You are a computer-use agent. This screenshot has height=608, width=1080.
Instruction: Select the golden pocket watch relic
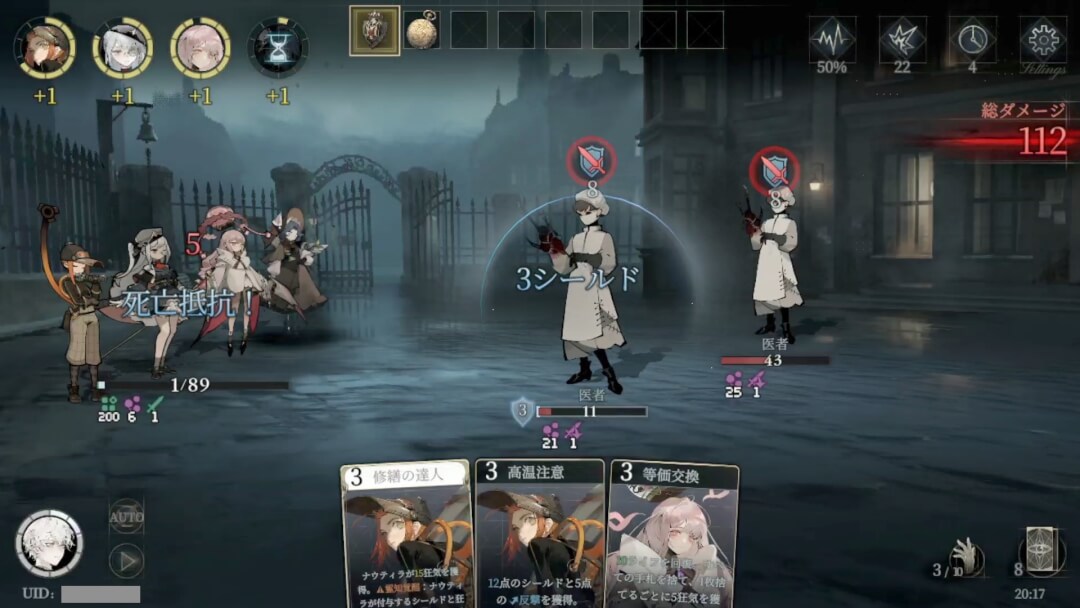421,30
